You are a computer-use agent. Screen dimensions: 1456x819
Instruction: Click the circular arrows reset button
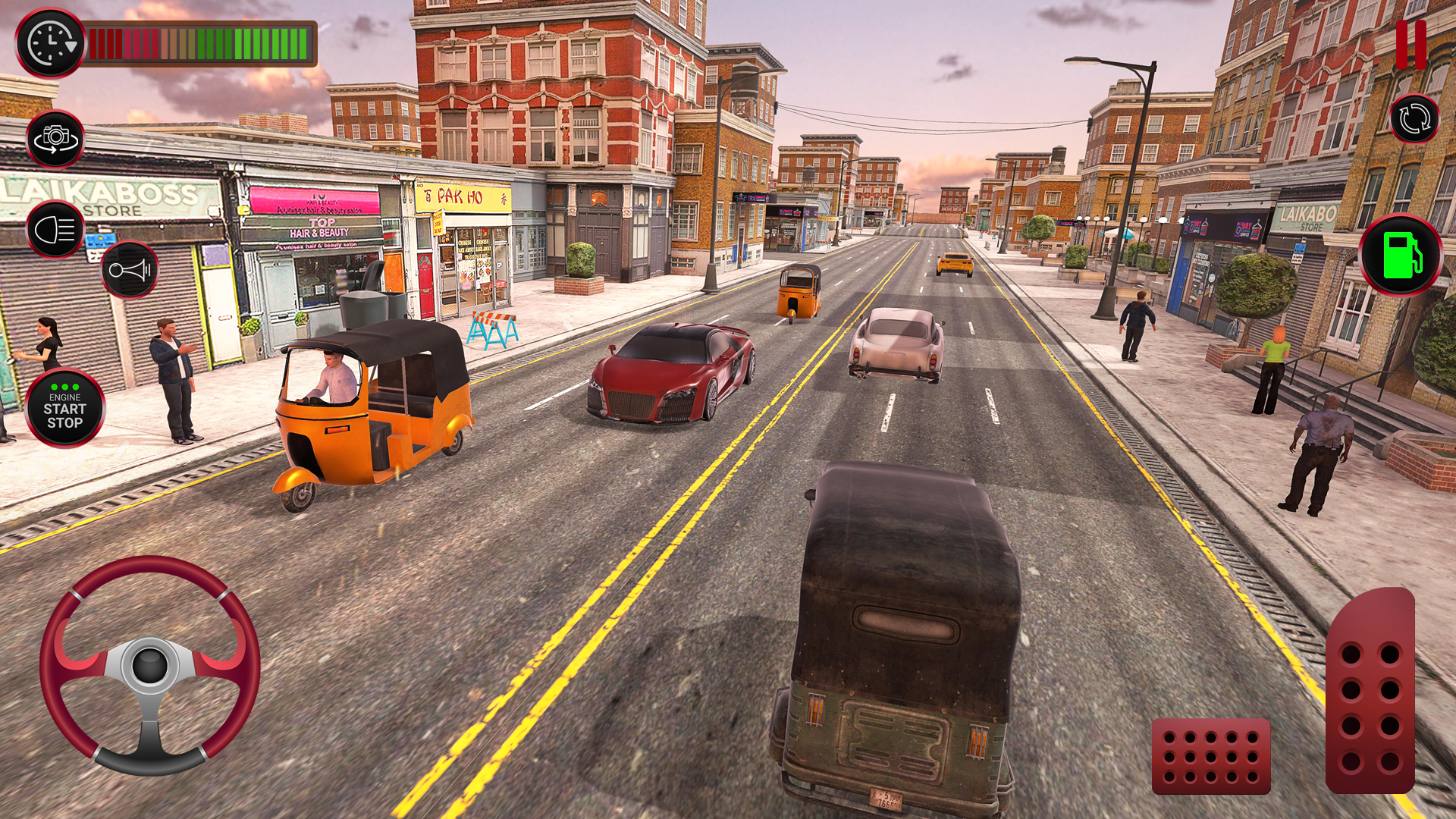(x=1414, y=119)
